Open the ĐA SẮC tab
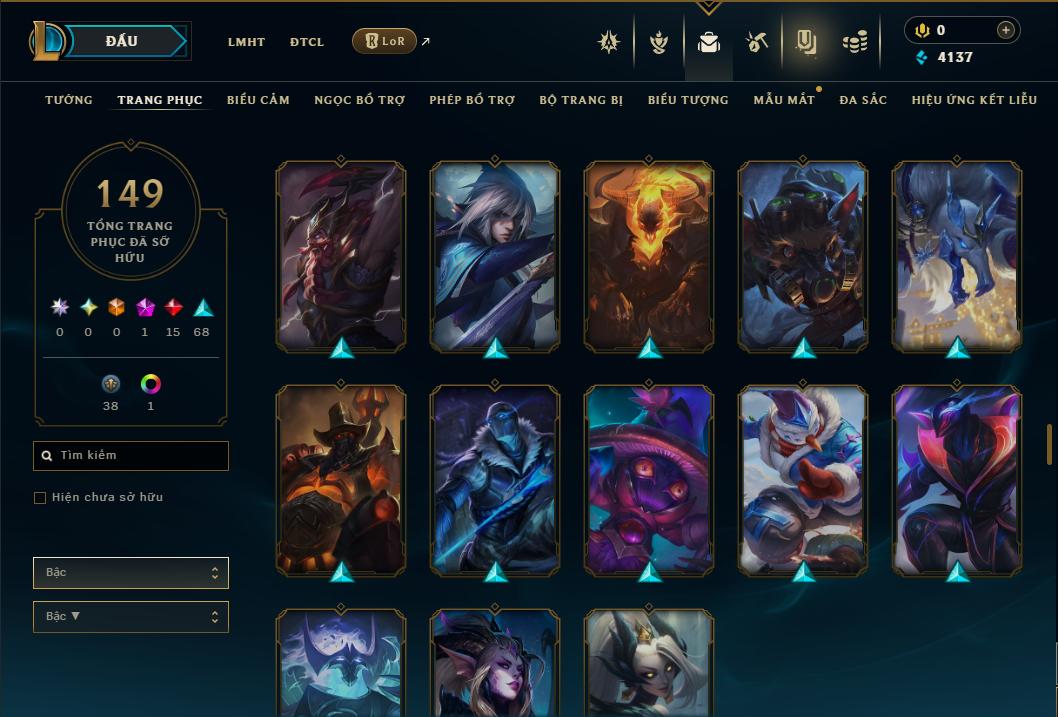1058x717 pixels. coord(863,100)
